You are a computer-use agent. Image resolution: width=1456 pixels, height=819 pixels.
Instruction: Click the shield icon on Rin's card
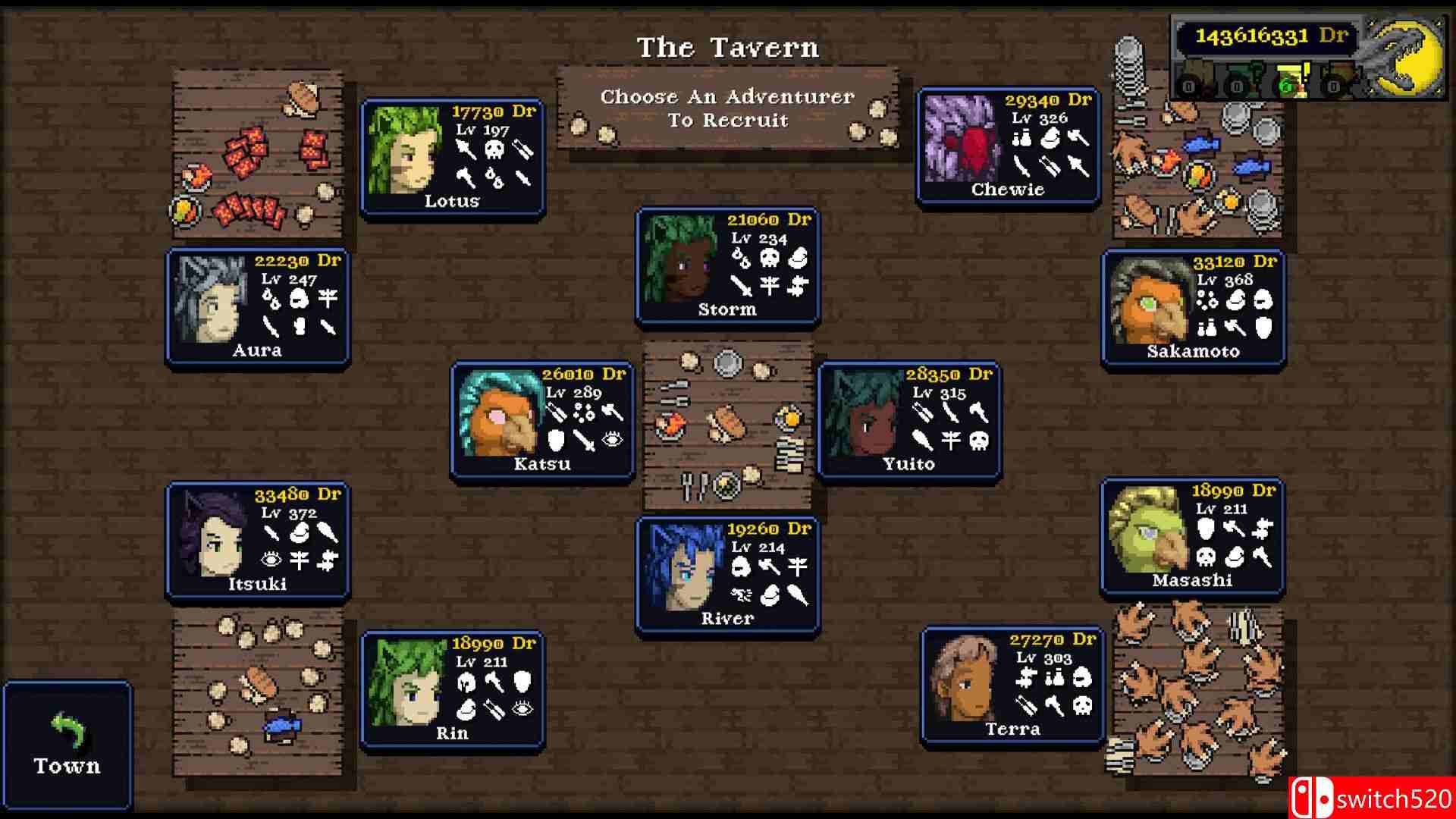tap(524, 682)
